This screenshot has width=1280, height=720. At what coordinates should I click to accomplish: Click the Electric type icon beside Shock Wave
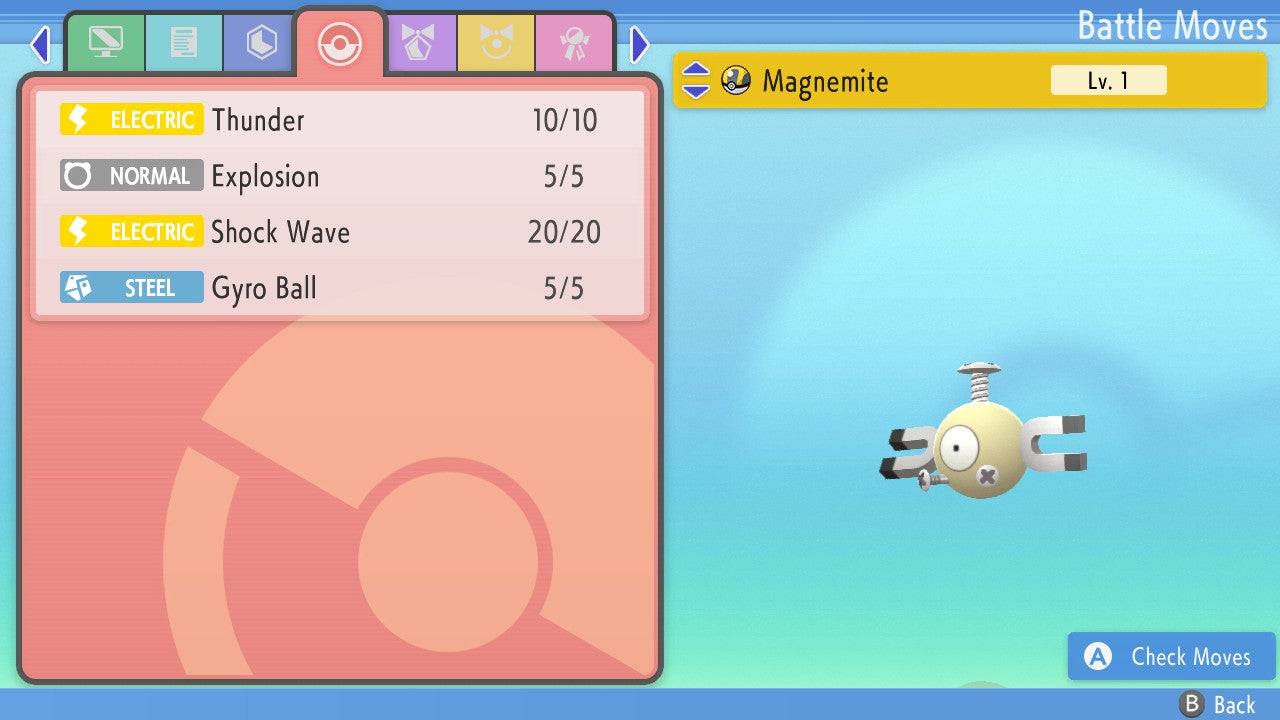(x=131, y=231)
